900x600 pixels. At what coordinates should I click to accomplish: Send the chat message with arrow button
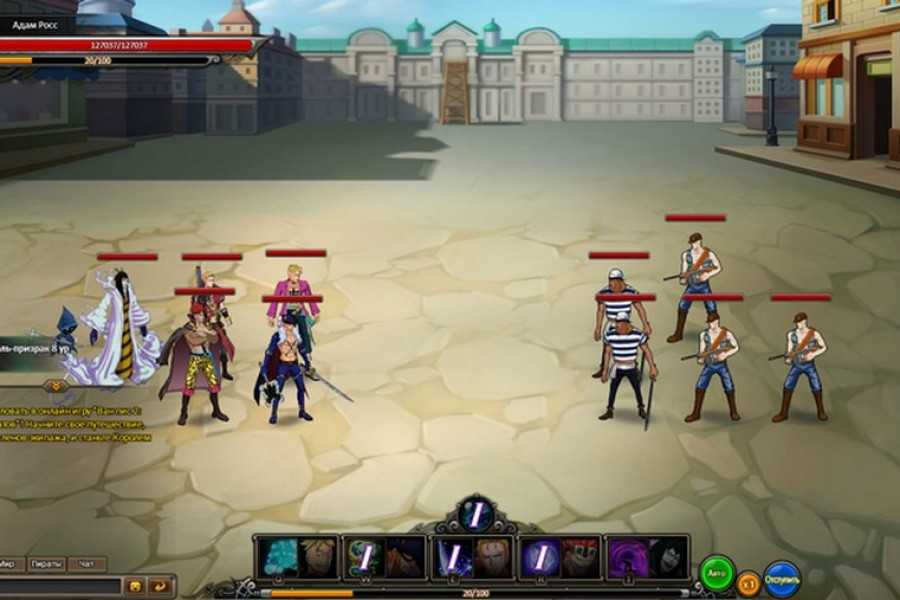(159, 586)
